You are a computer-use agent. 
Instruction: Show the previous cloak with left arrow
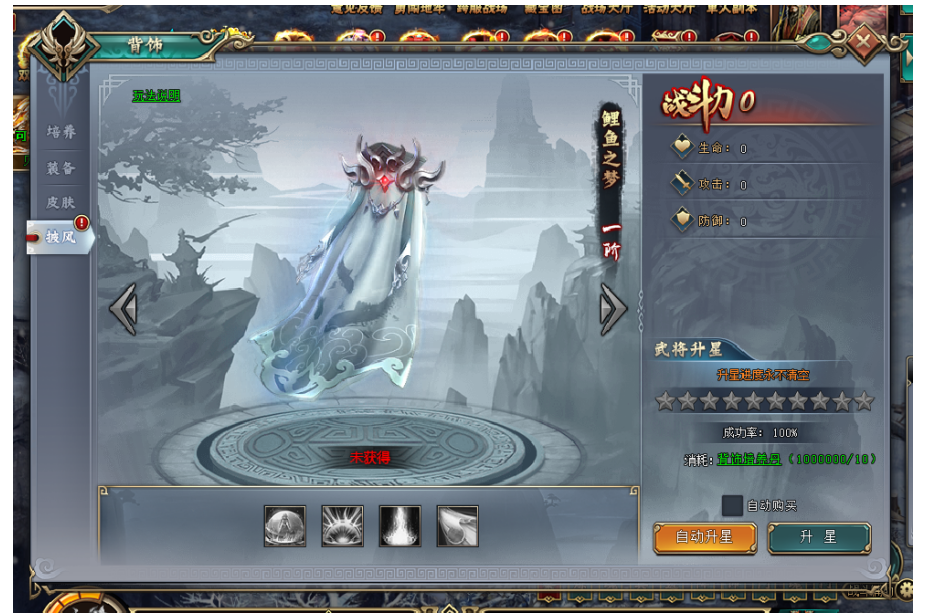pyautogui.click(x=123, y=309)
